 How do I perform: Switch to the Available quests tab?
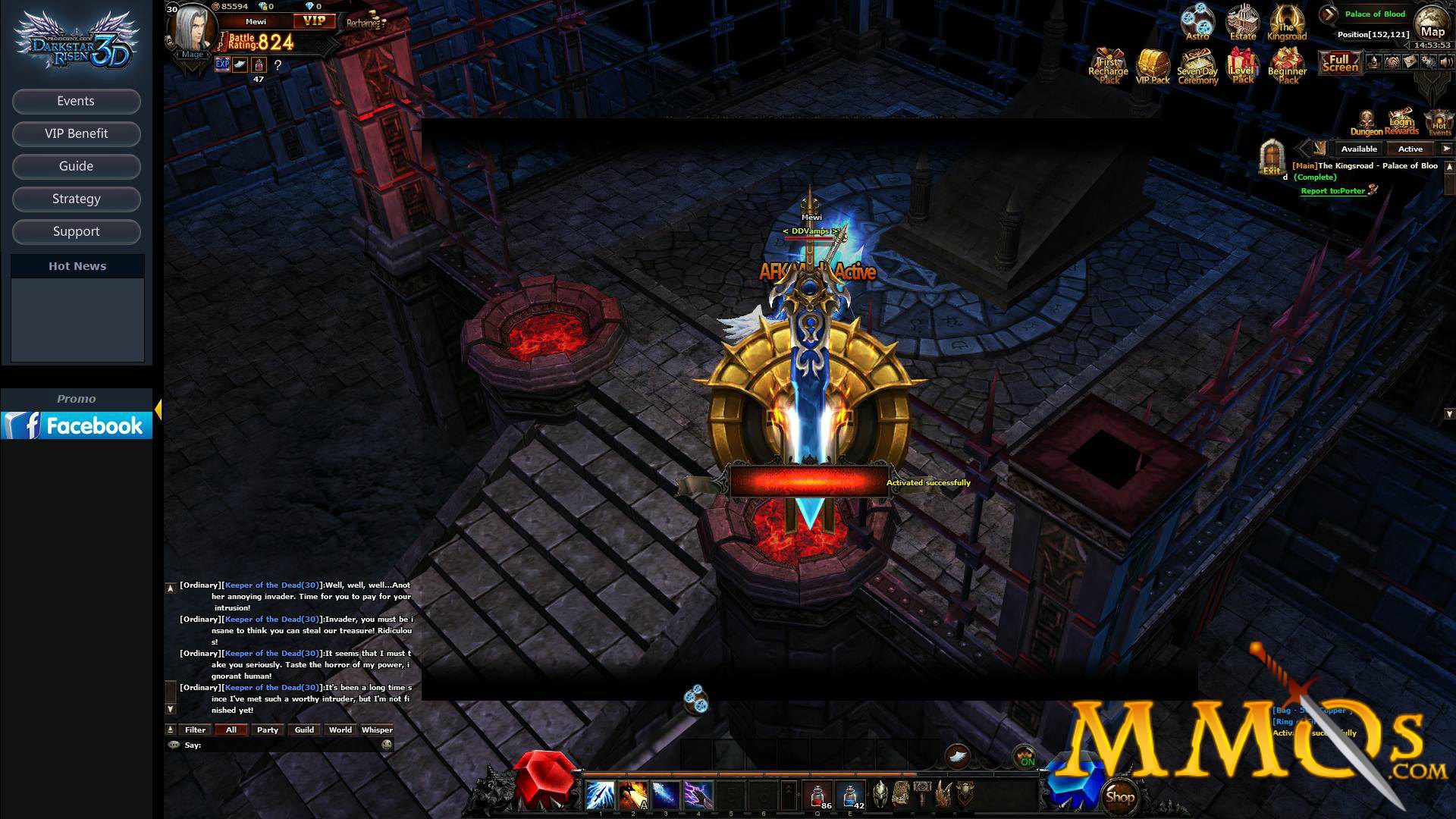[x=1358, y=149]
